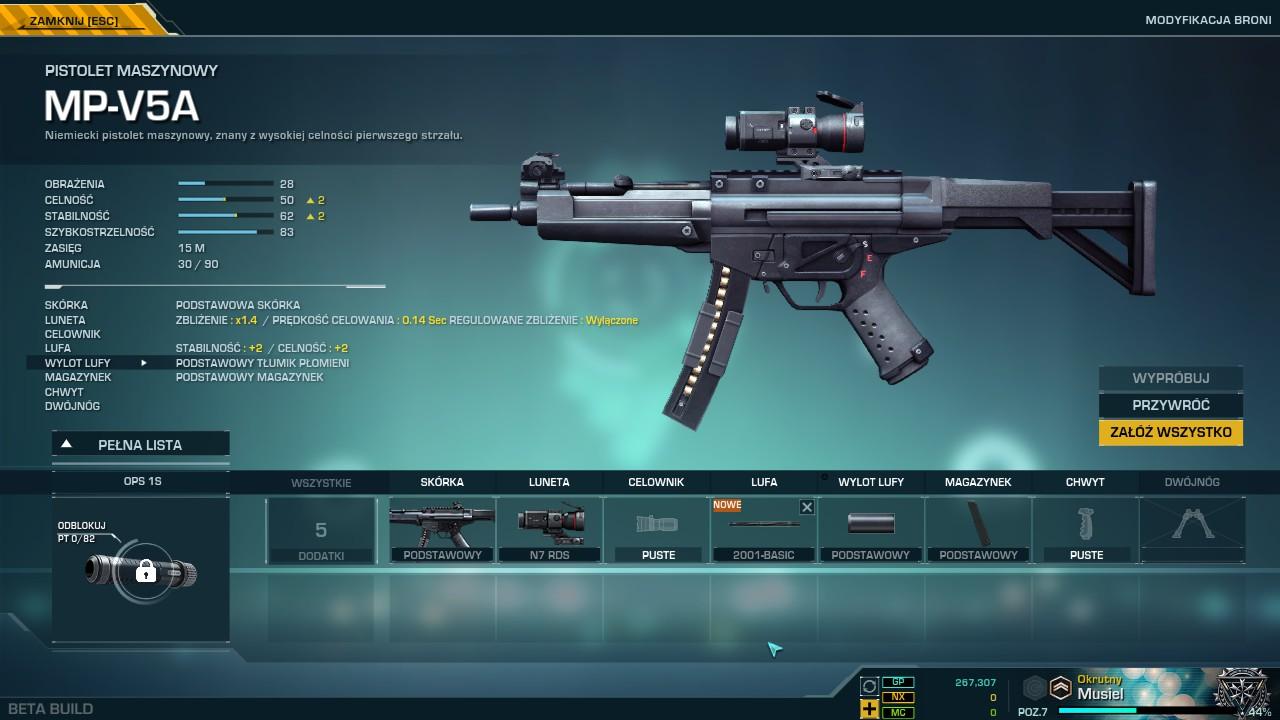Pick the 2001-Basic Lufa slot
Image resolution: width=1280 pixels, height=720 pixels.
[x=763, y=532]
